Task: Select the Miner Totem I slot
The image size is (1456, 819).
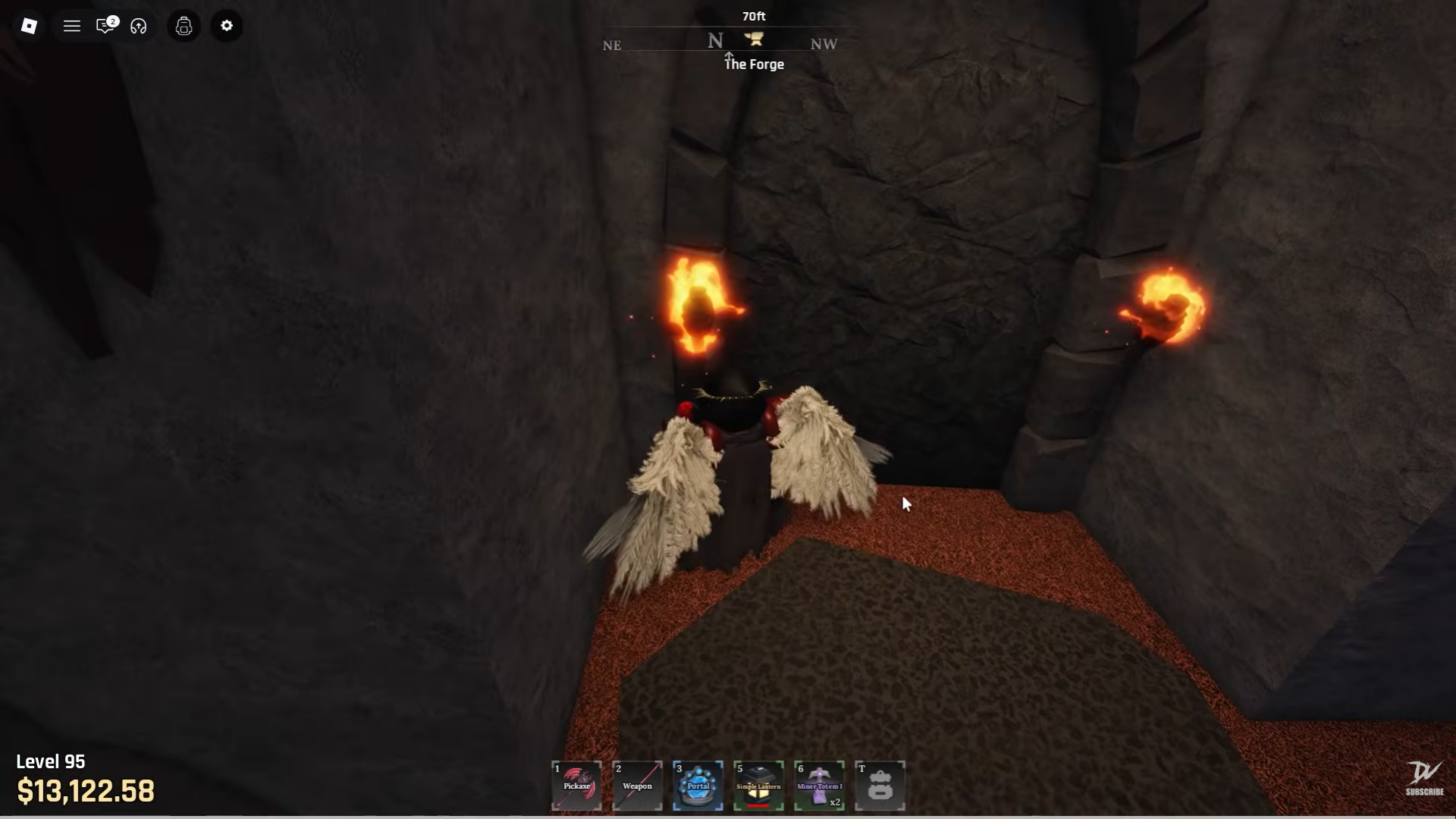Action: tap(819, 786)
